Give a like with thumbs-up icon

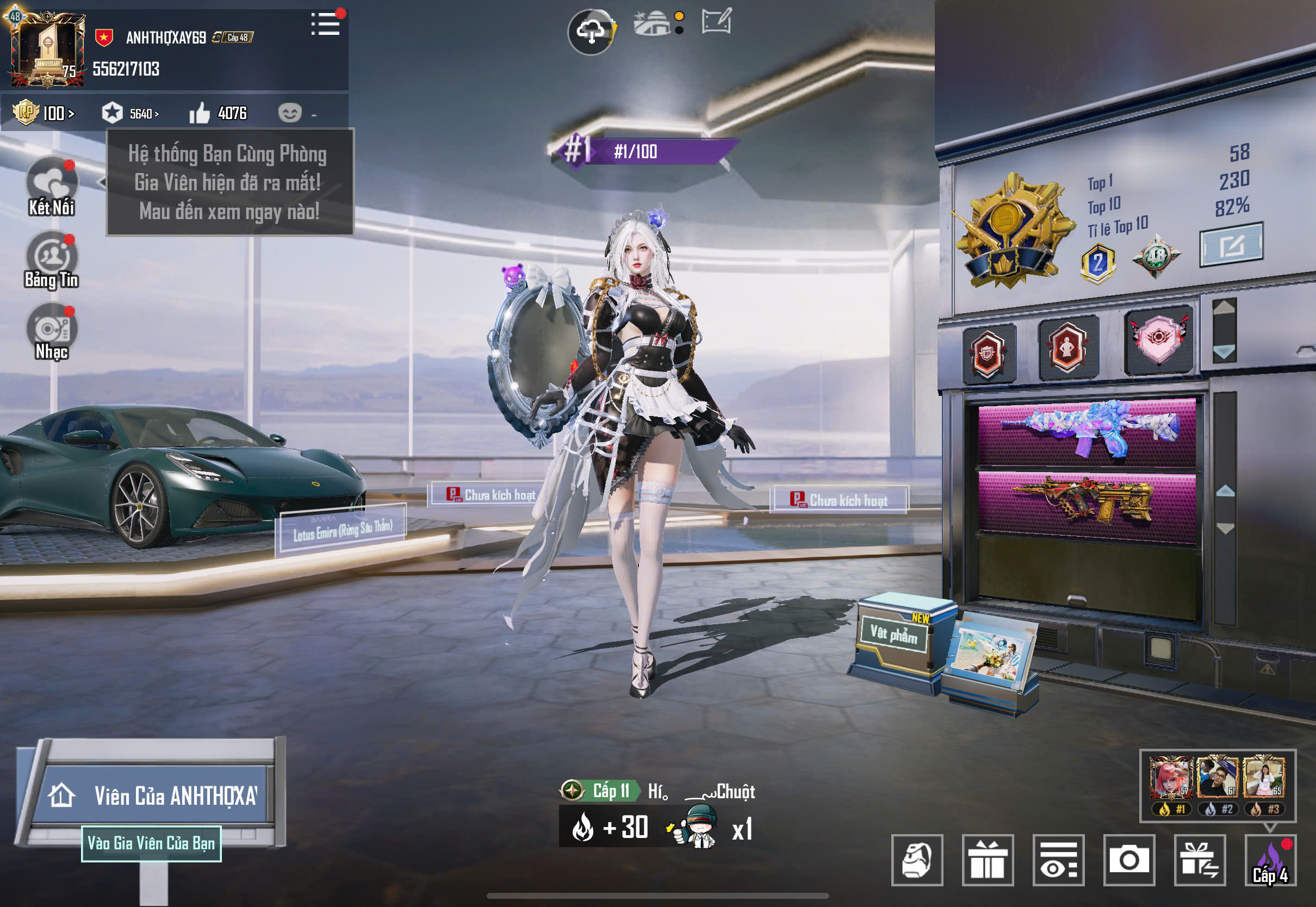click(x=200, y=113)
